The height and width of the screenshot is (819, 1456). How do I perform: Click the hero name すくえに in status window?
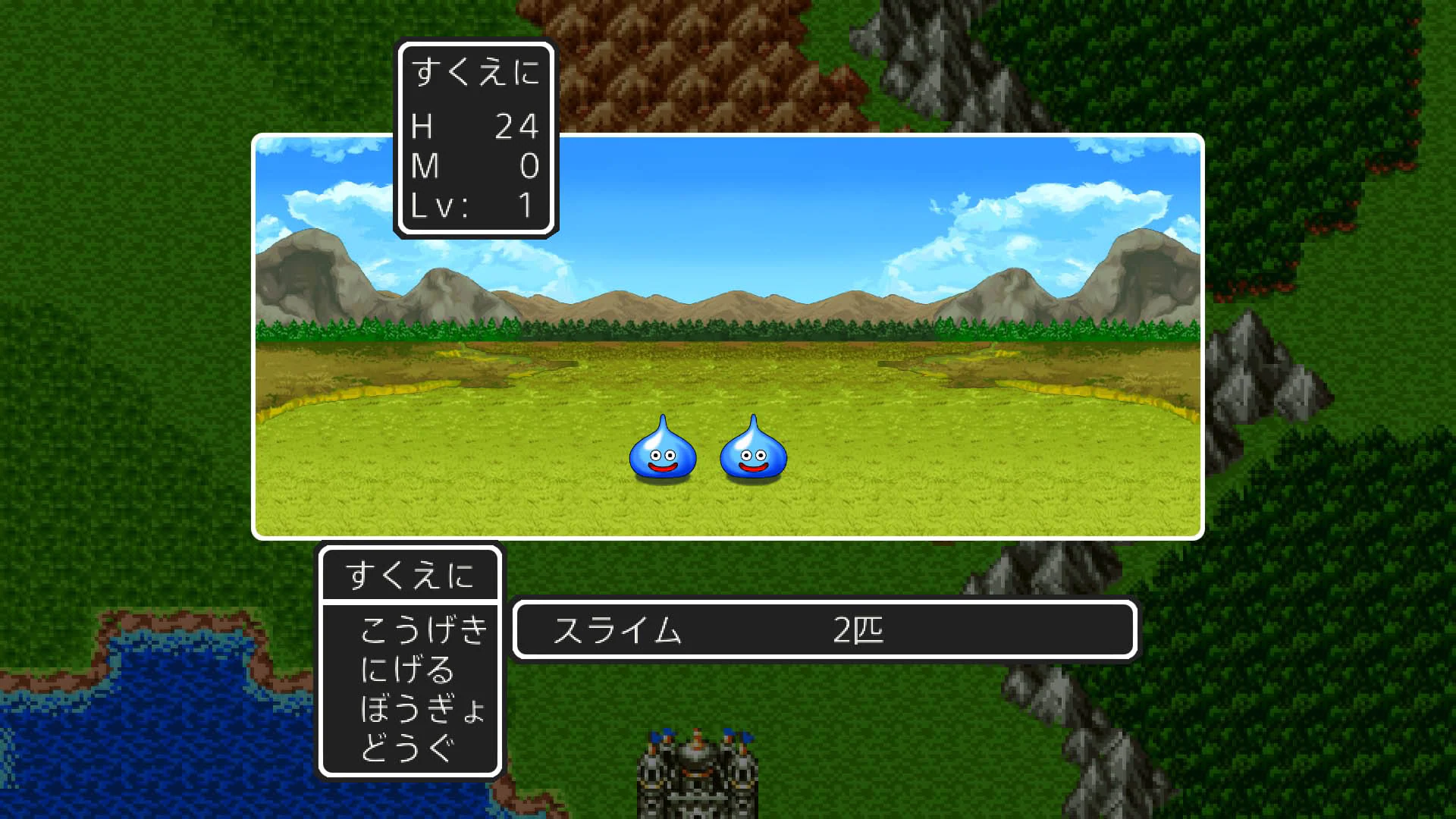(x=476, y=71)
